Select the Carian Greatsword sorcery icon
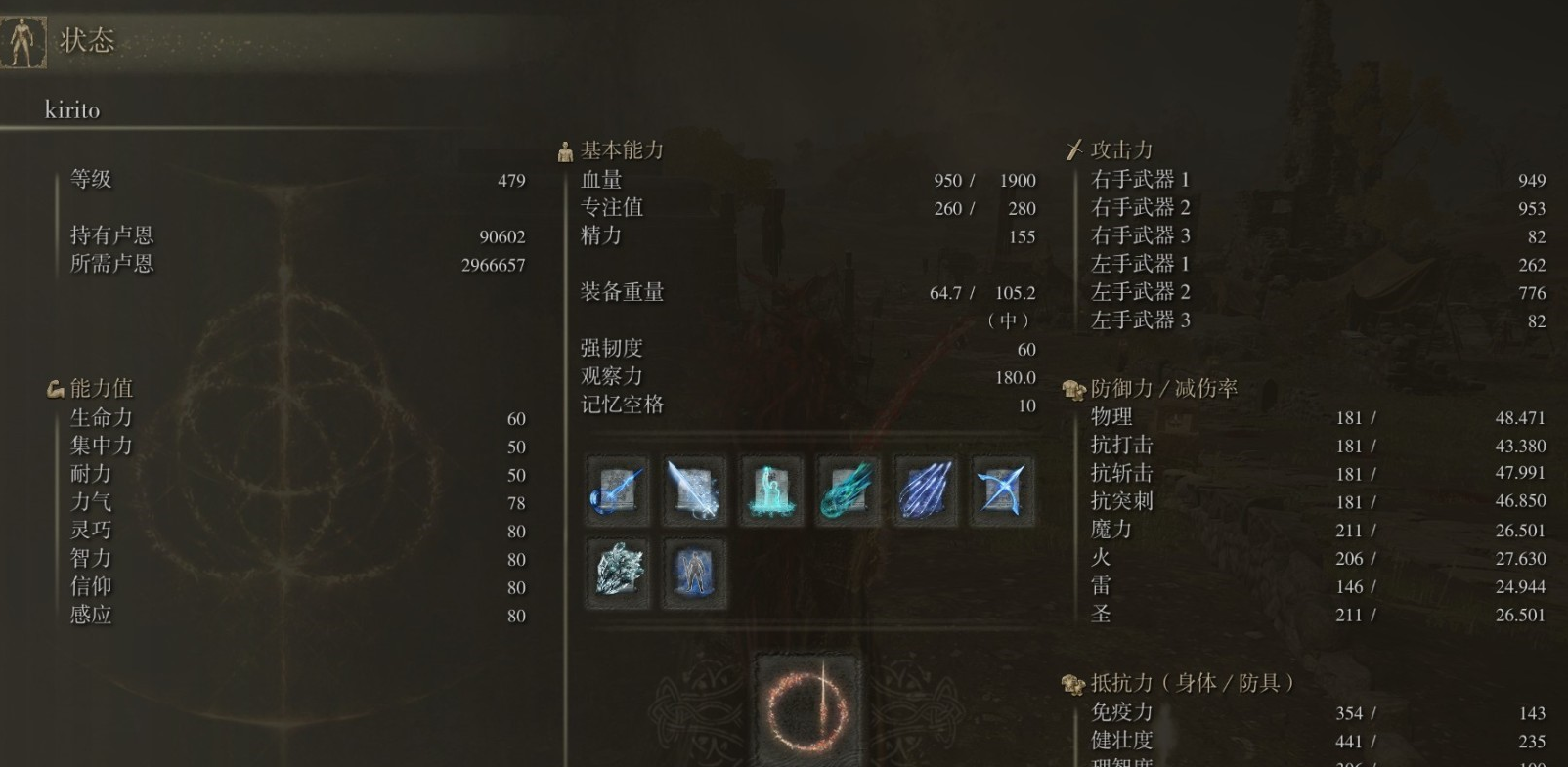Screen dimensions: 1568x767 pos(694,490)
